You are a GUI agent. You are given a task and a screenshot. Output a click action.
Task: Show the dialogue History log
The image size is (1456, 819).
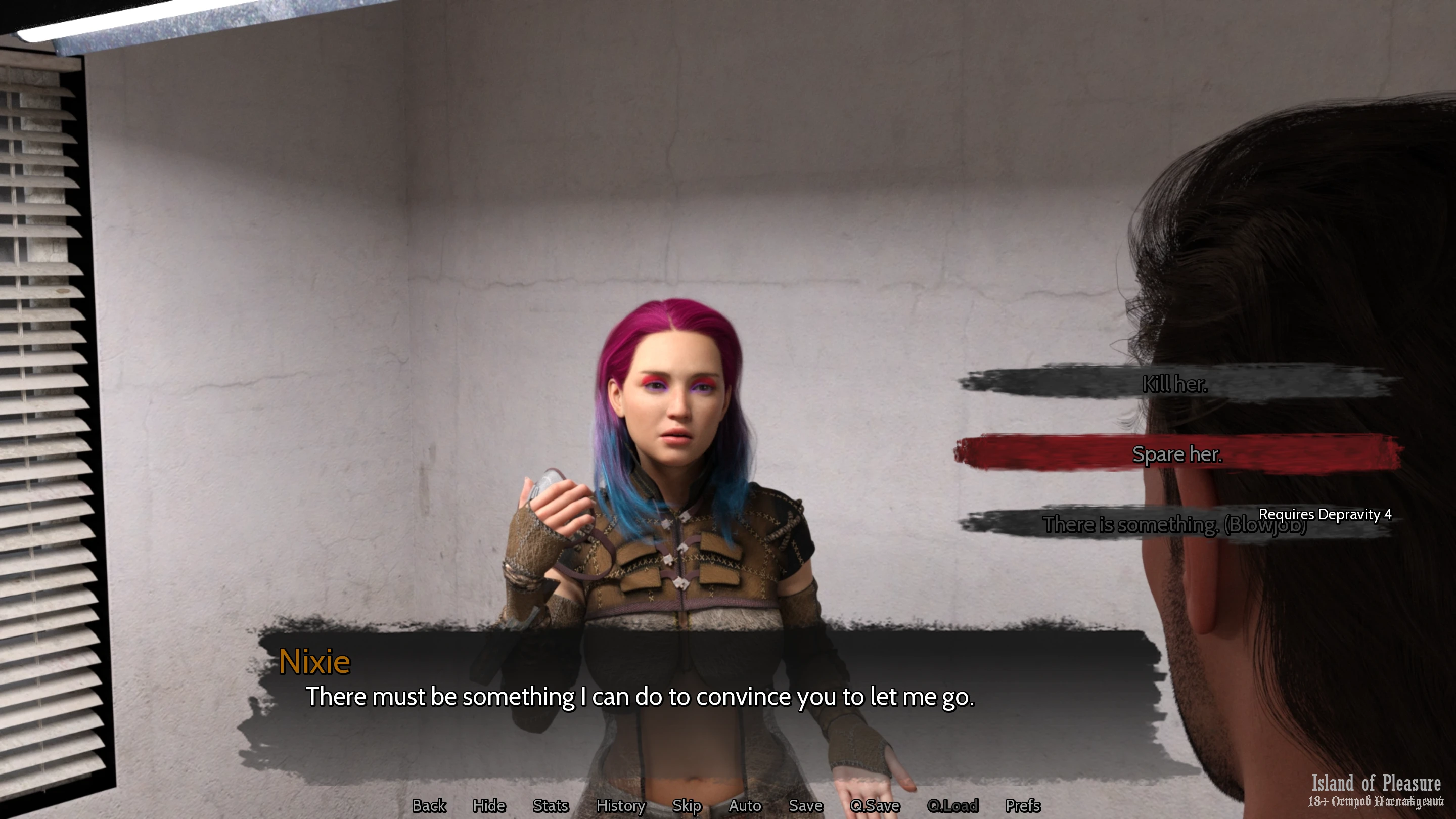tap(620, 805)
